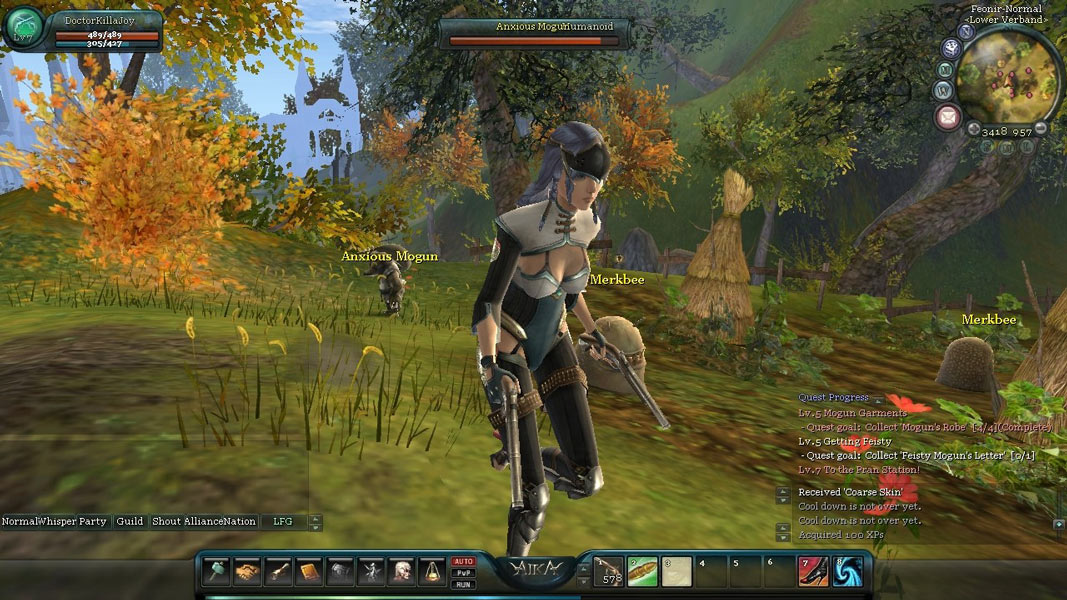The height and width of the screenshot is (600, 1067).
Task: Toggle the AUTO mode button
Action: point(463,561)
